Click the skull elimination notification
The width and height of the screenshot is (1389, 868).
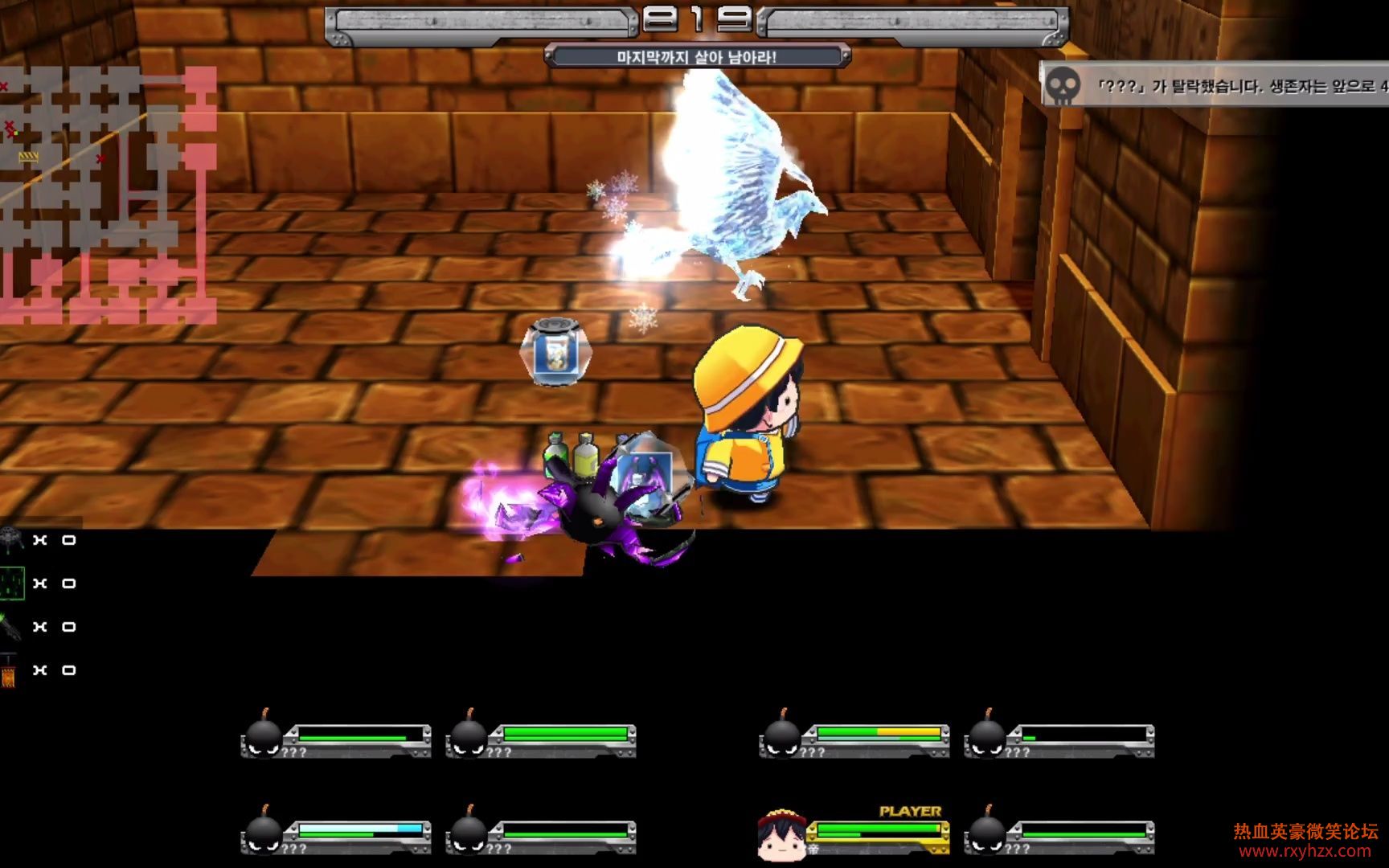pos(1214,85)
